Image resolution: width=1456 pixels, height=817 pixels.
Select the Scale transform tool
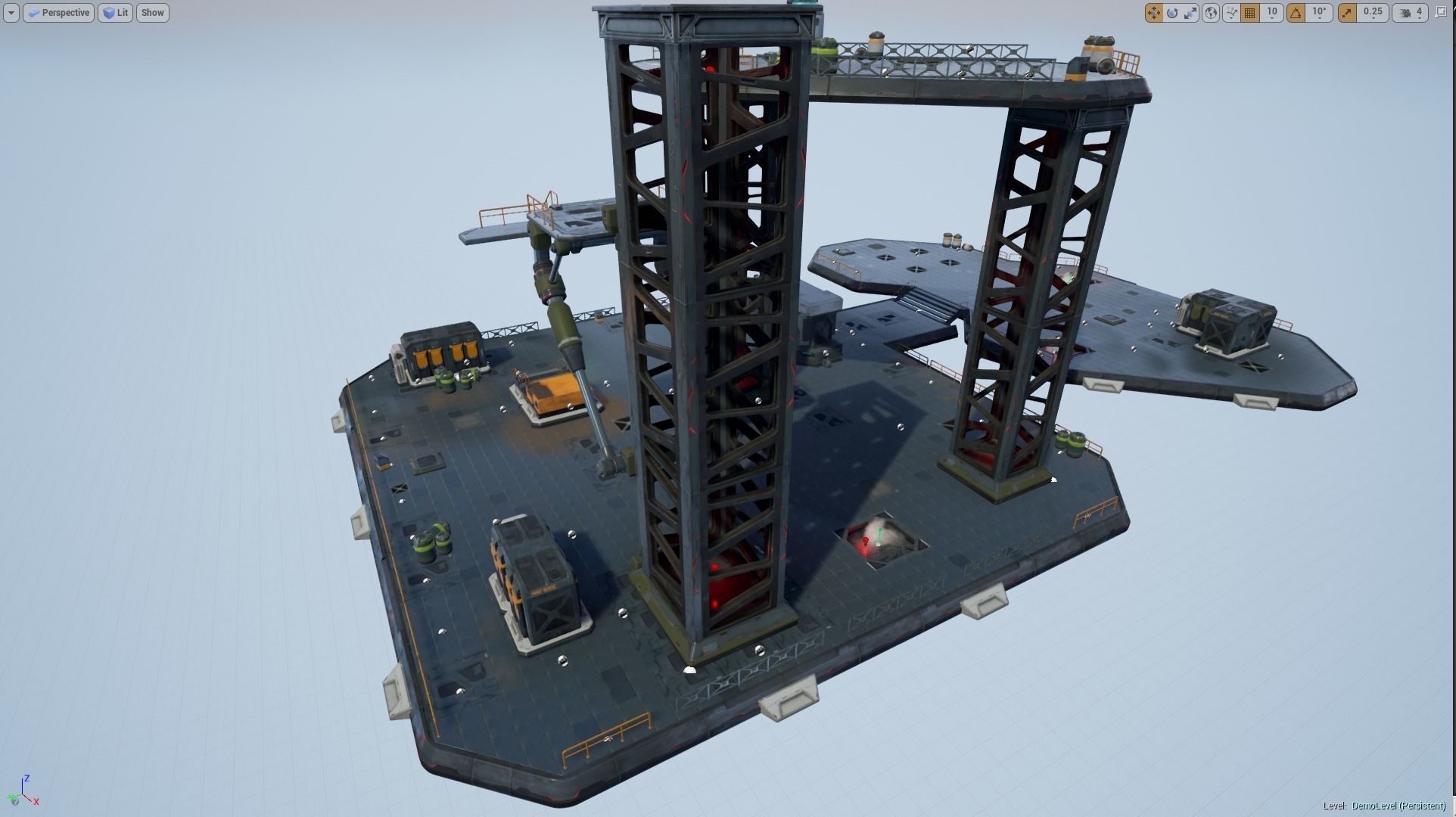point(1190,13)
